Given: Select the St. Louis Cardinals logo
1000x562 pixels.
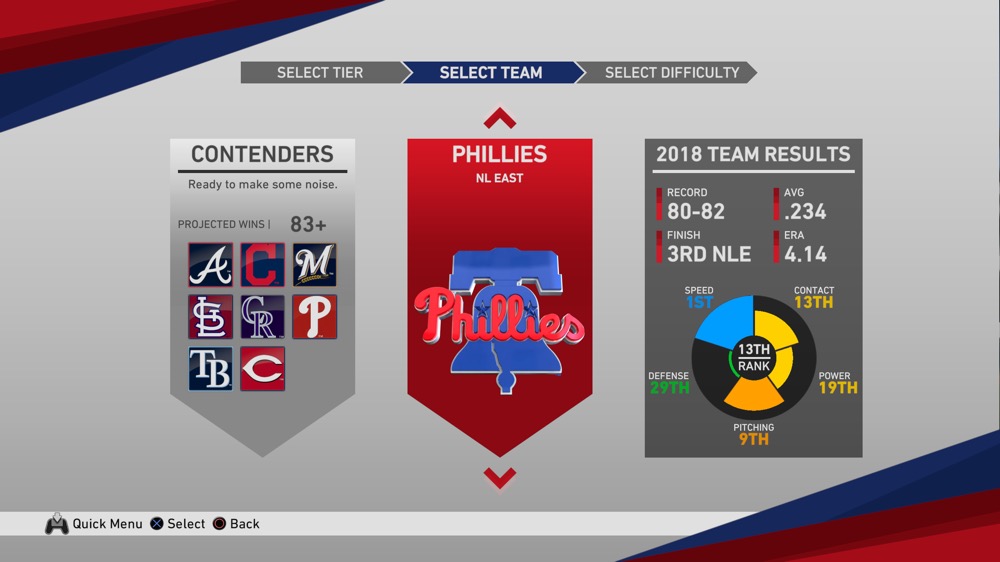Looking at the screenshot, I should point(211,317).
